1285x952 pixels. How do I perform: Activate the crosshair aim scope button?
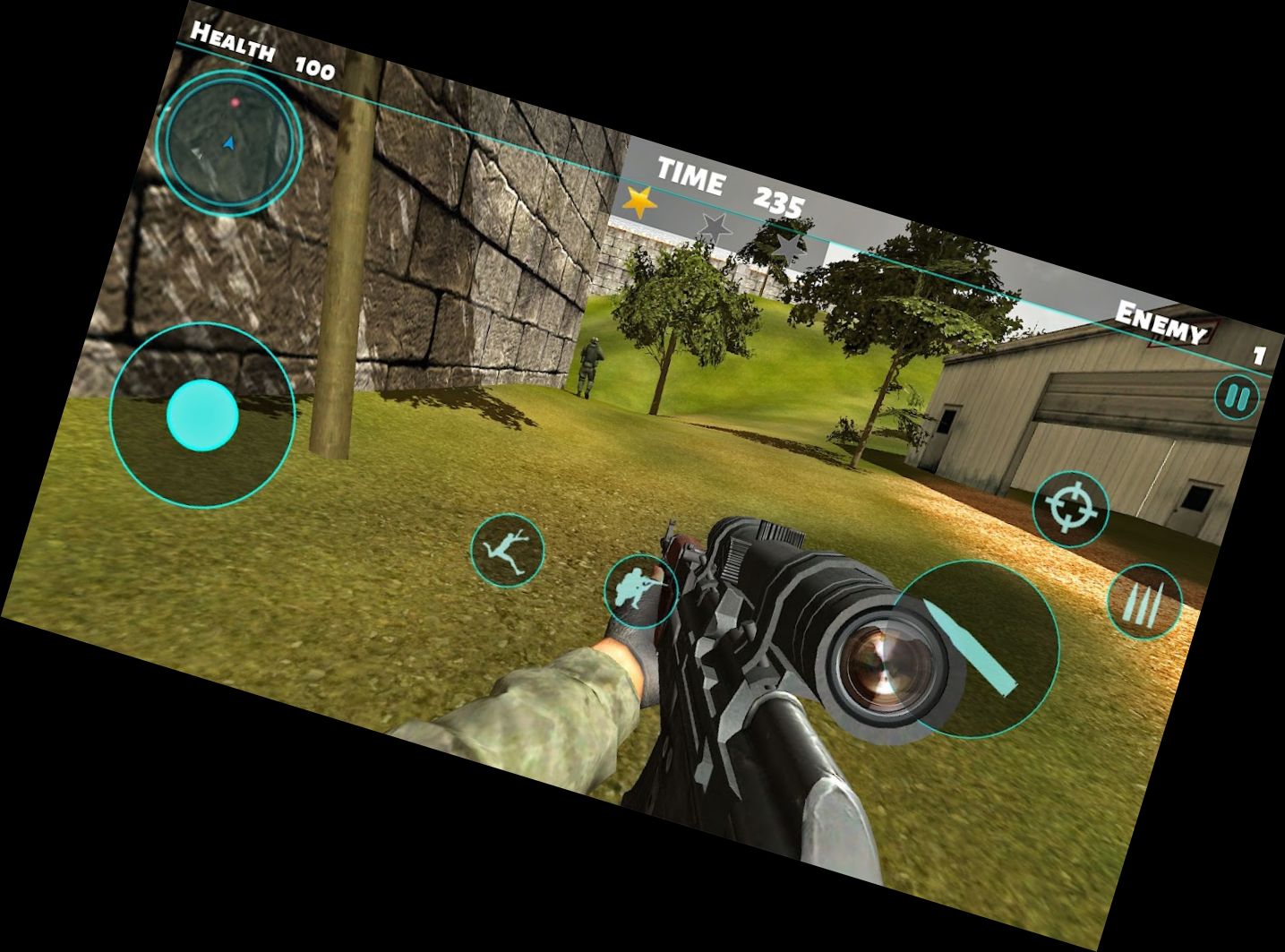coord(1071,508)
